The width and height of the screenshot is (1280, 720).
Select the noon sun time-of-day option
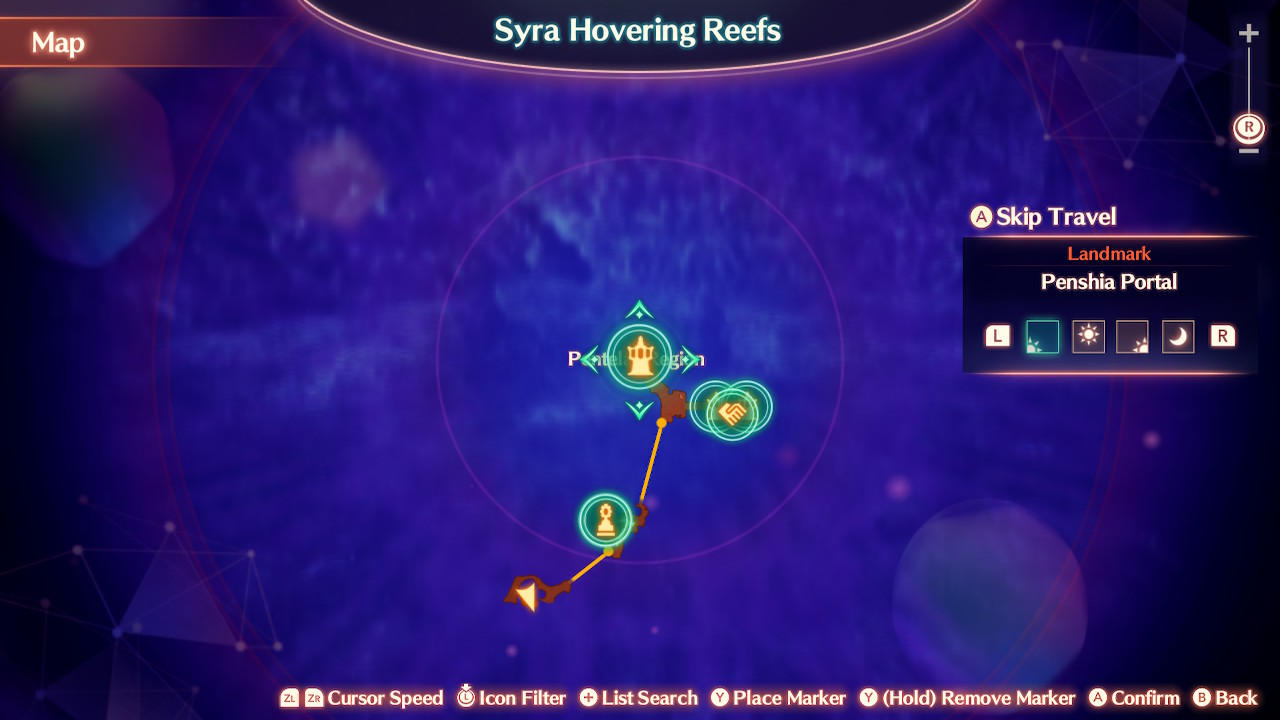[1088, 336]
